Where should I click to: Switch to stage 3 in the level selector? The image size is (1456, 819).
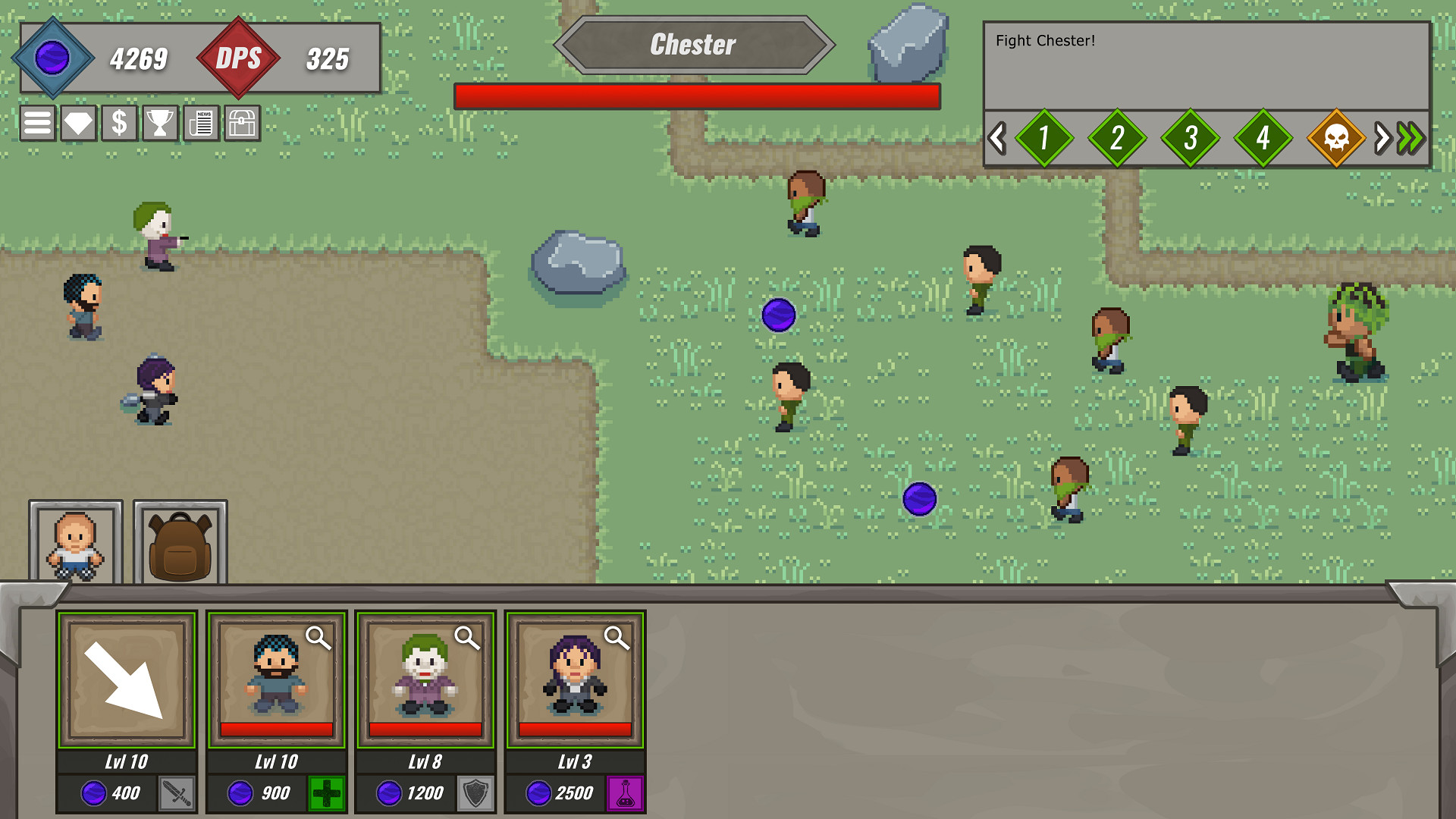(x=1191, y=139)
